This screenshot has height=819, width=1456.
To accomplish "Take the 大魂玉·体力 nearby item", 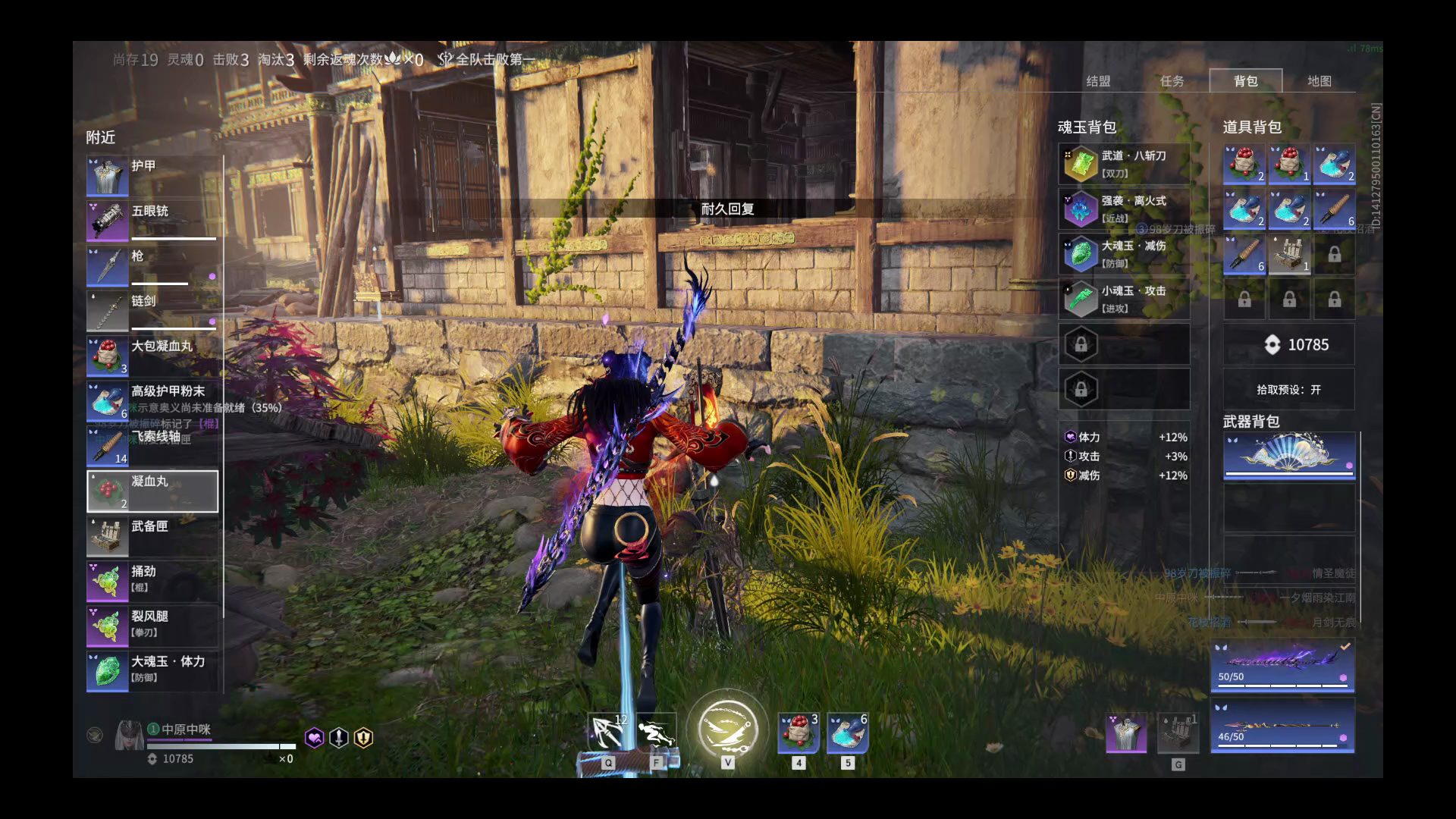I will 152,671.
